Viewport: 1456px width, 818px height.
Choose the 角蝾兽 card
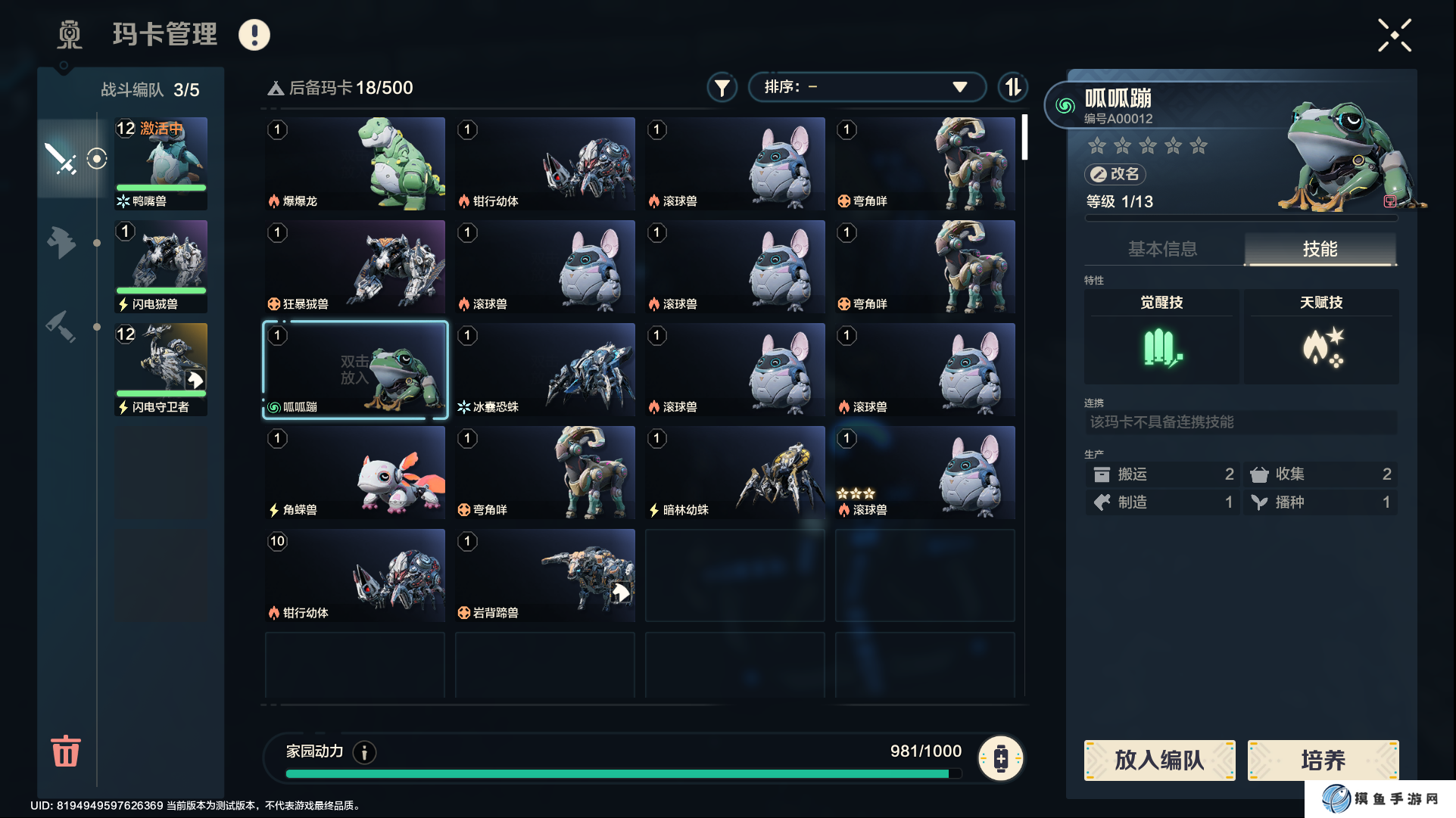pos(355,472)
